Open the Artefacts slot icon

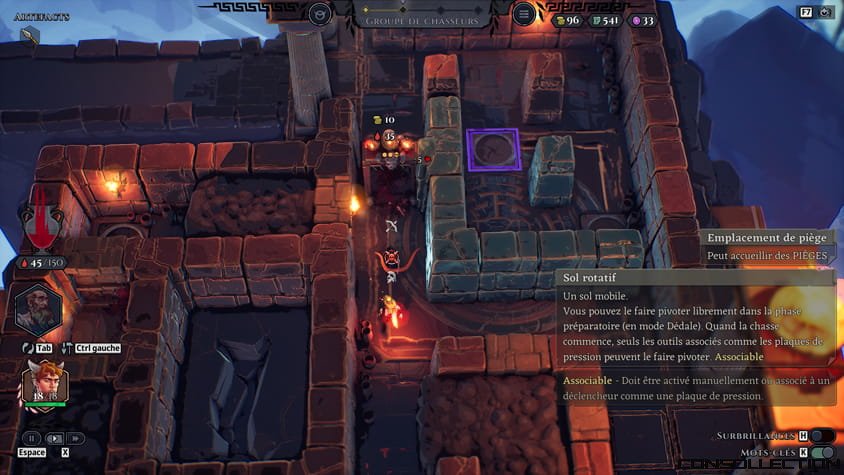(29, 35)
